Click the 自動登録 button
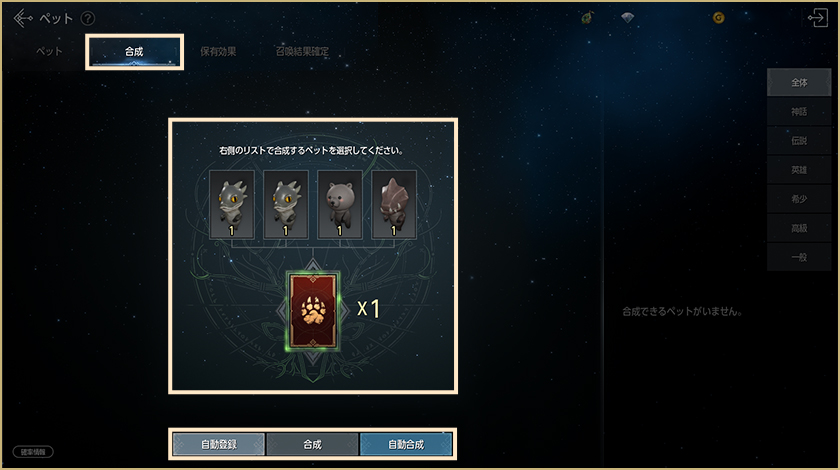The height and width of the screenshot is (470, 840). (x=219, y=443)
